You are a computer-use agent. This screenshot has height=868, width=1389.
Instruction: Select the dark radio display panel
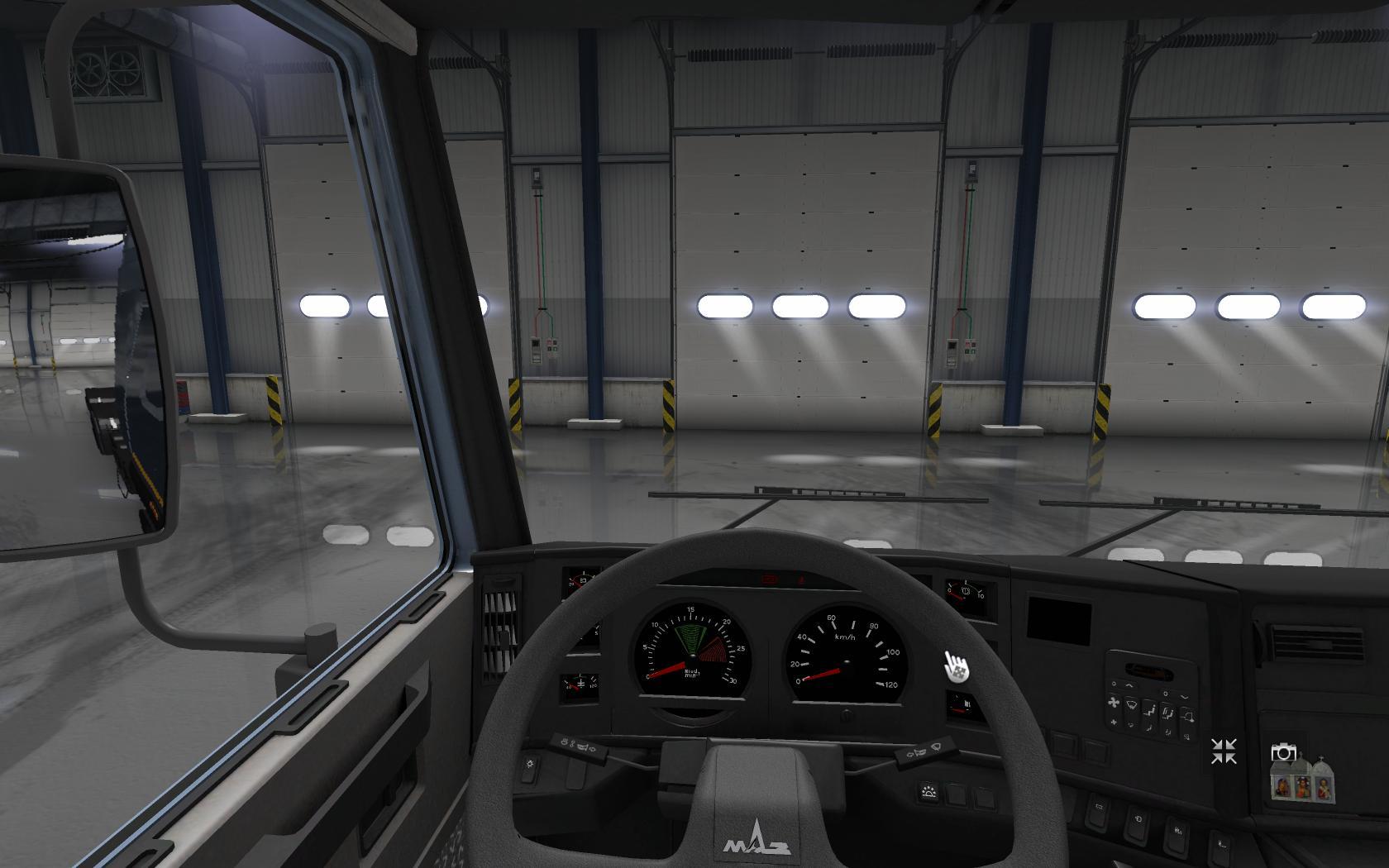tap(1058, 619)
